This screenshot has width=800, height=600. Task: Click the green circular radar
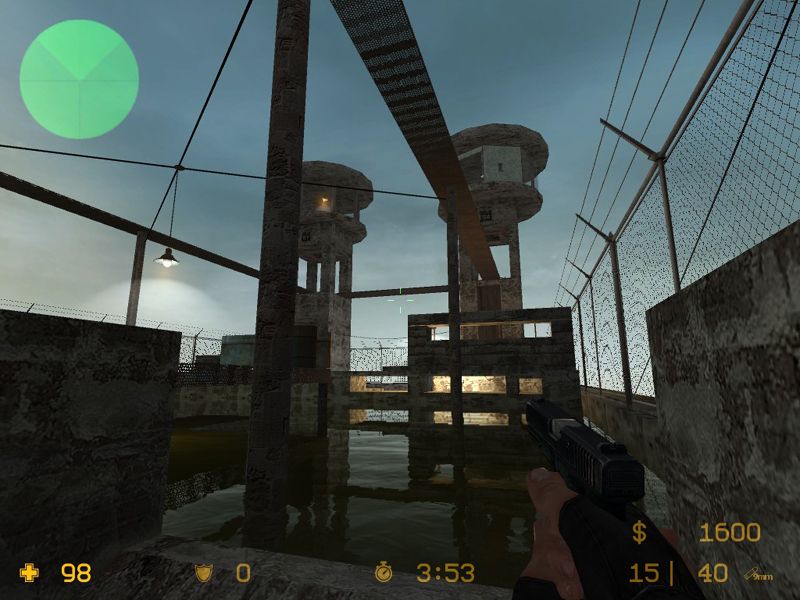(x=79, y=79)
